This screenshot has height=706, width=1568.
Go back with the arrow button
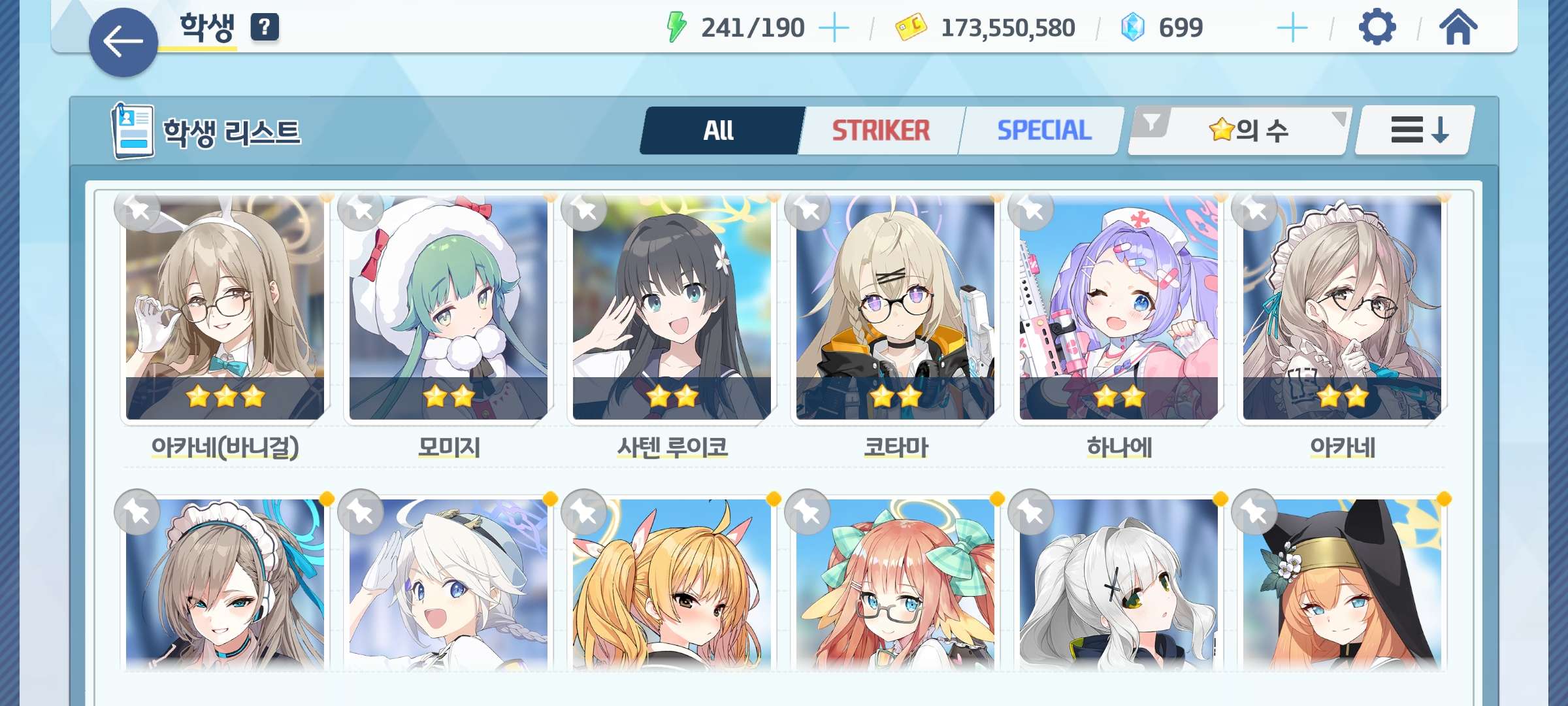point(123,42)
